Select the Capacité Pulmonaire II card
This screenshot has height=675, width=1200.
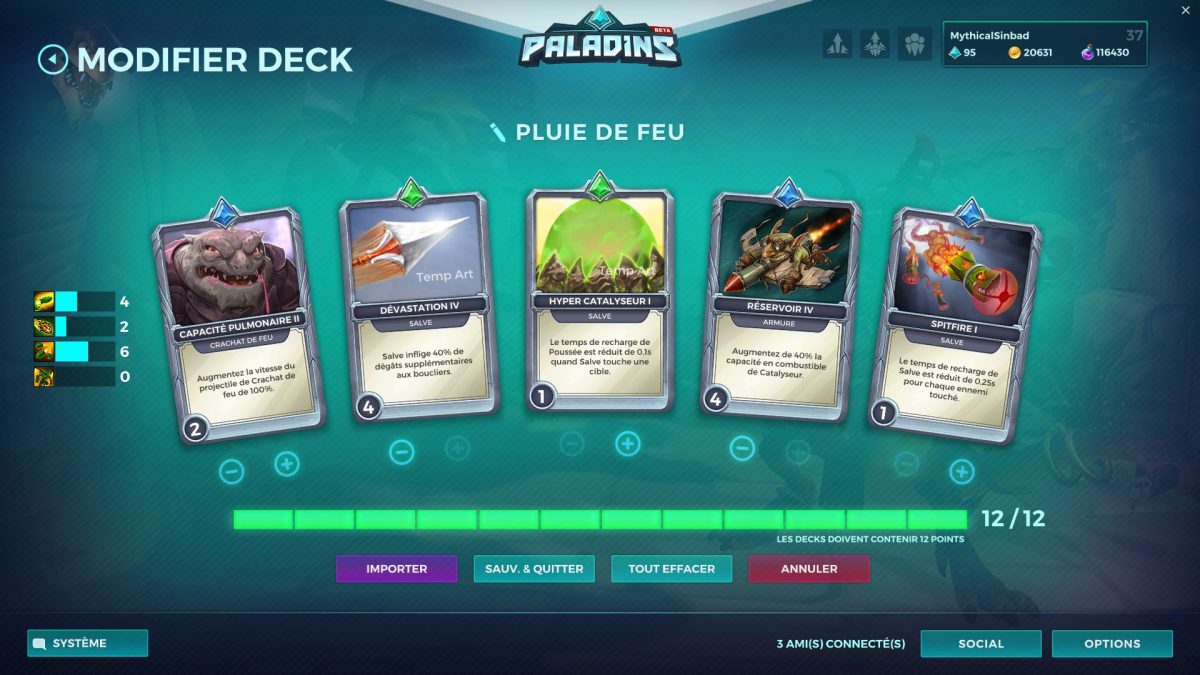click(240, 320)
